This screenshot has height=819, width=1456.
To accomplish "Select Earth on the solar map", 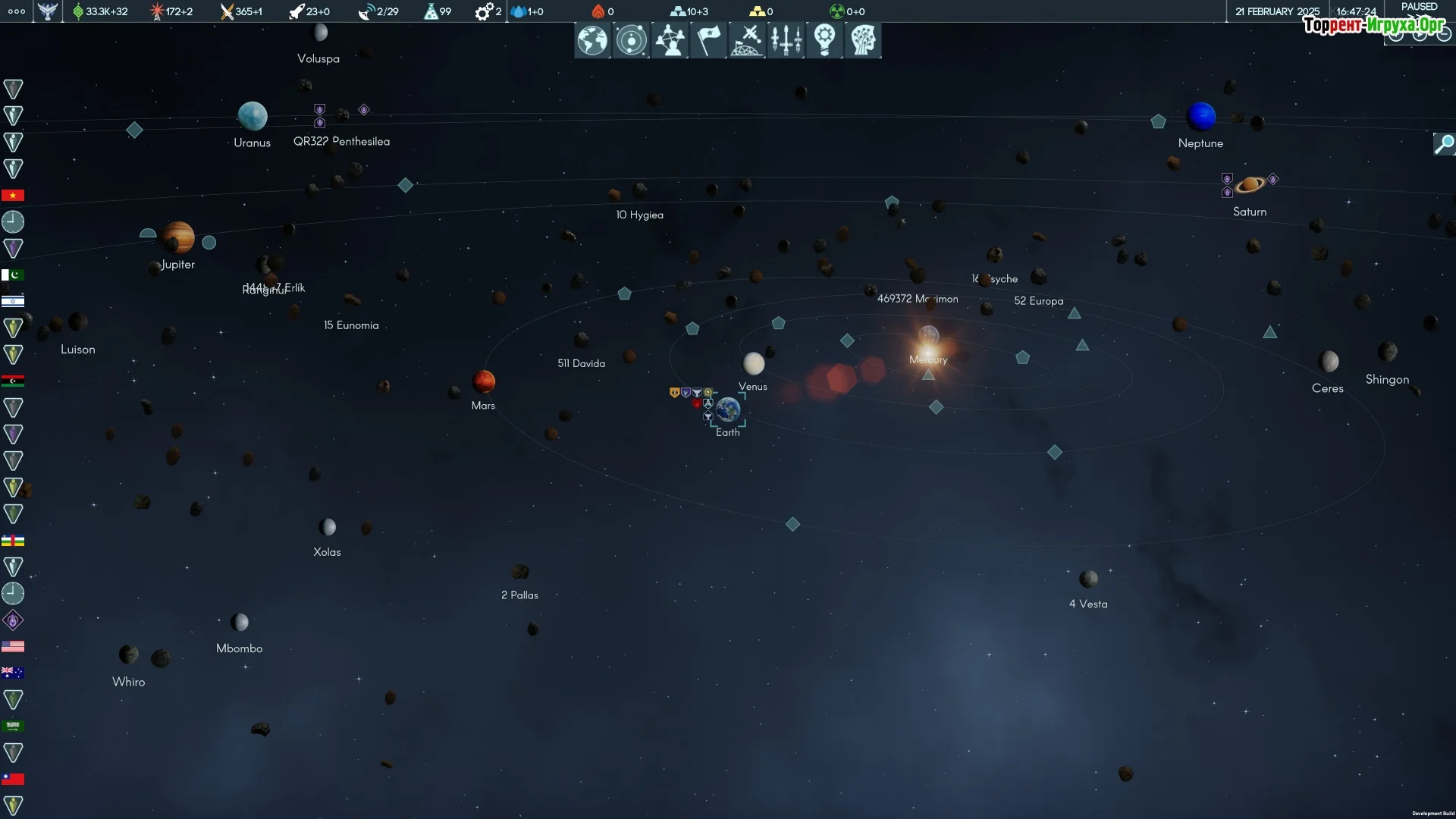I will click(x=728, y=410).
